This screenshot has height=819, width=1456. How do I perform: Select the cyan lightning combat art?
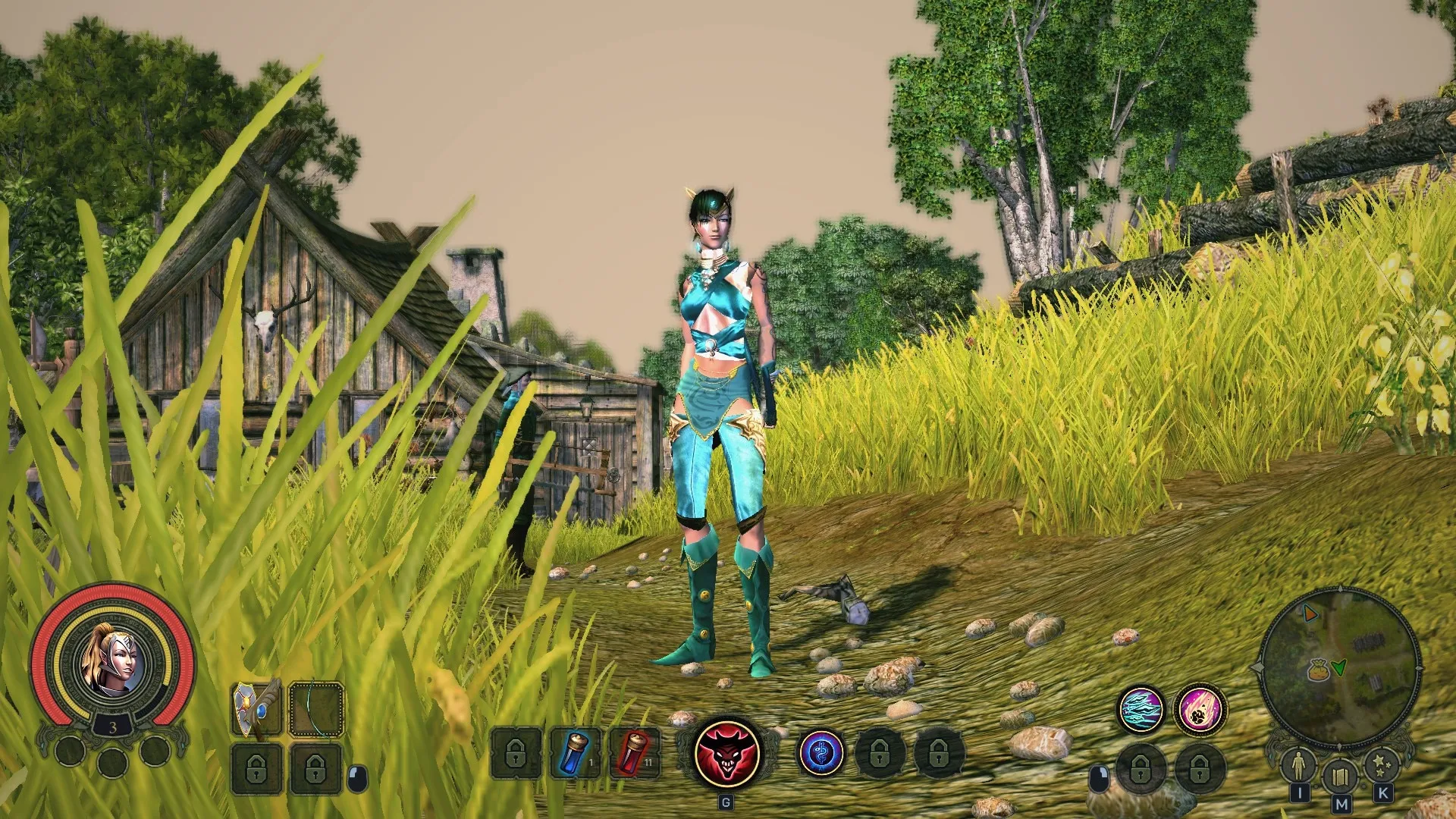tap(1141, 709)
